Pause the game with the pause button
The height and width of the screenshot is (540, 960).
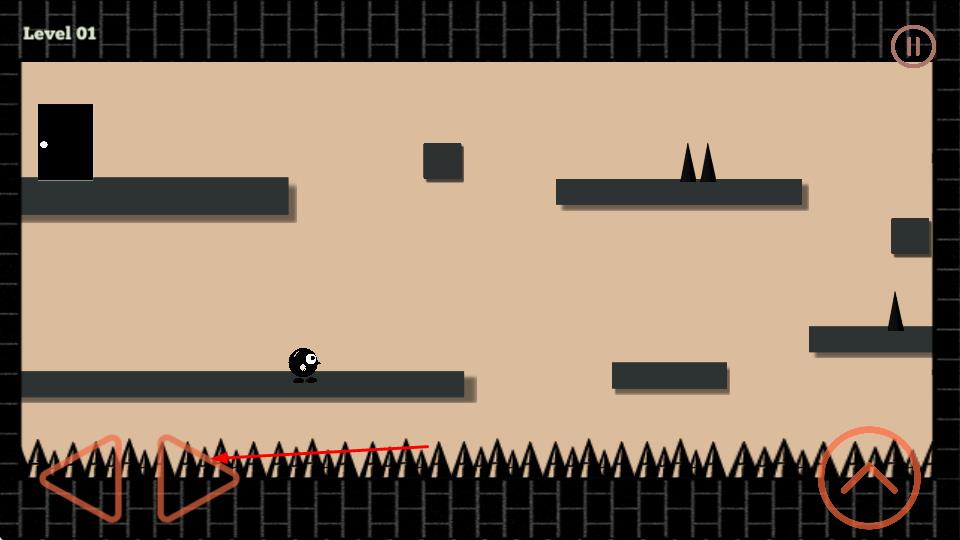coord(912,46)
